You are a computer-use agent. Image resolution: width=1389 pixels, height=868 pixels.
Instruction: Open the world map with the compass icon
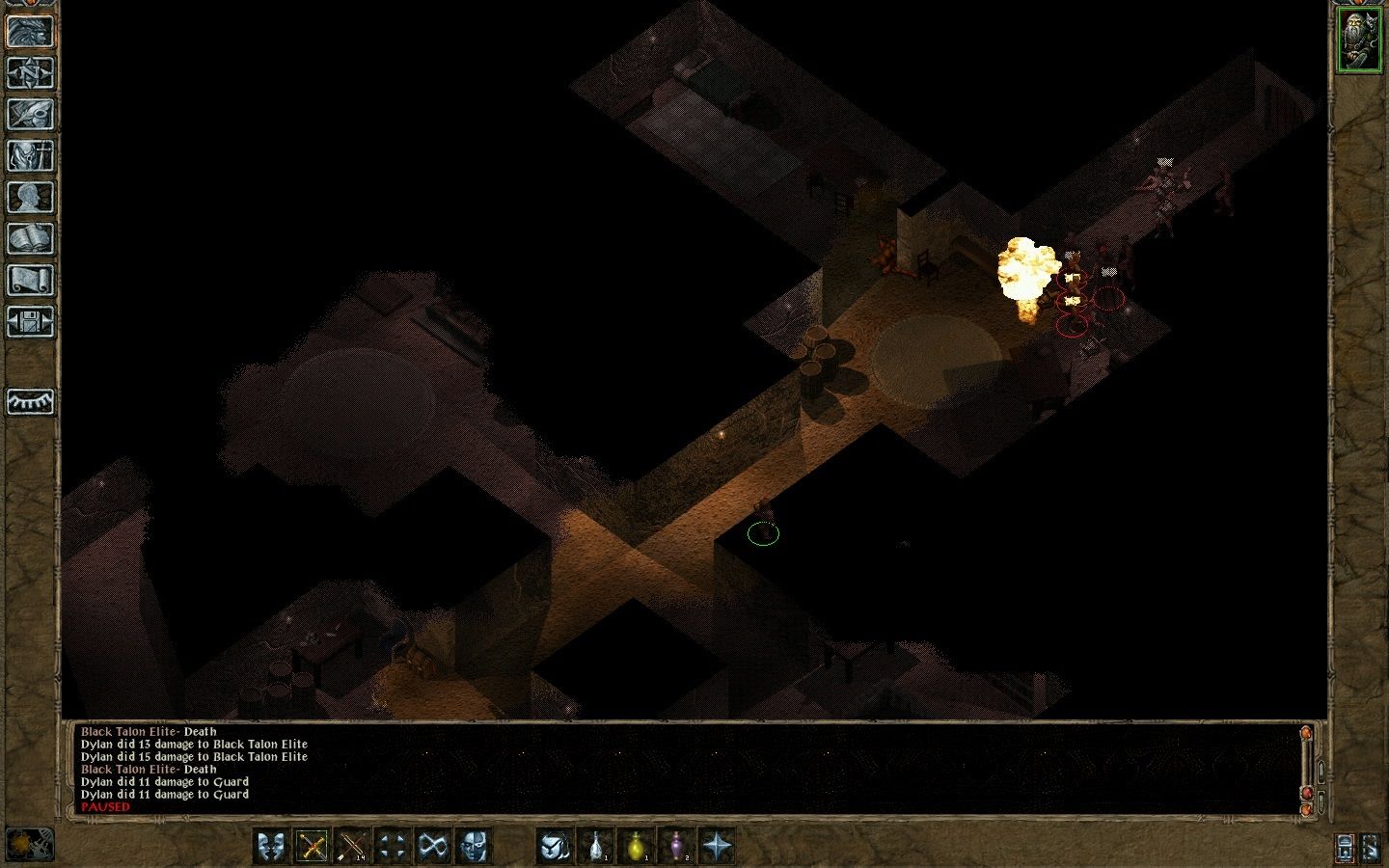point(29,74)
